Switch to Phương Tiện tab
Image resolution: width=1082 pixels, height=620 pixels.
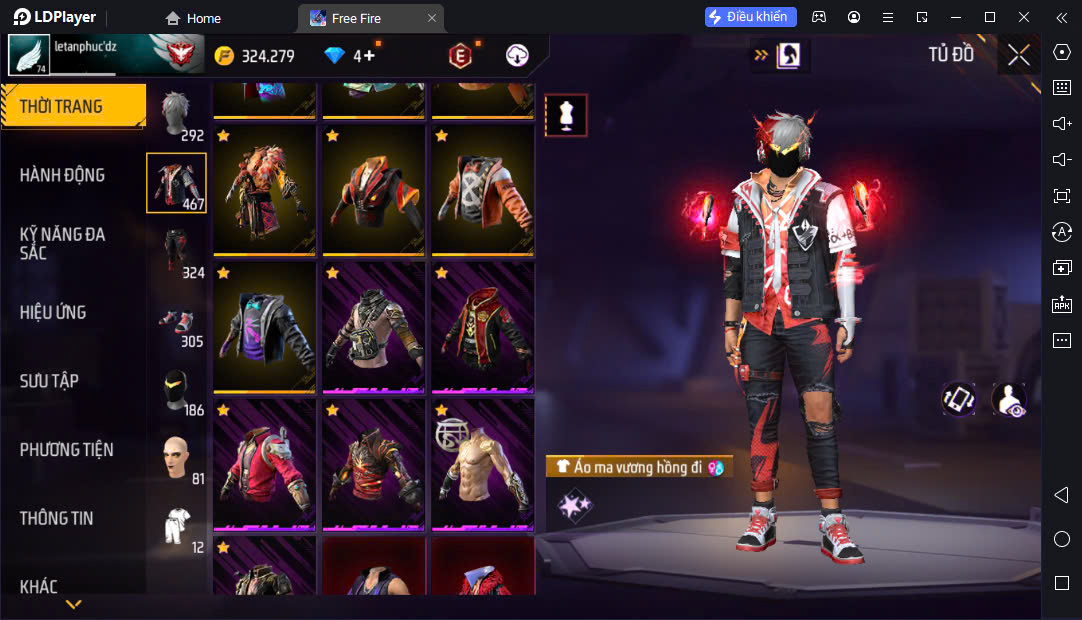click(x=66, y=450)
